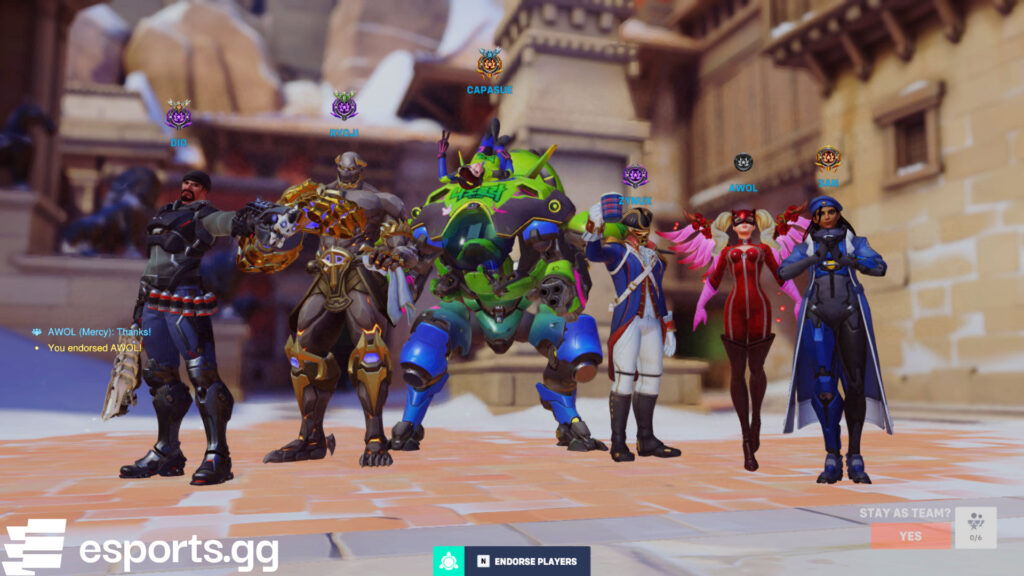Choose YES to stay as team
This screenshot has width=1024, height=576.
pyautogui.click(x=910, y=536)
